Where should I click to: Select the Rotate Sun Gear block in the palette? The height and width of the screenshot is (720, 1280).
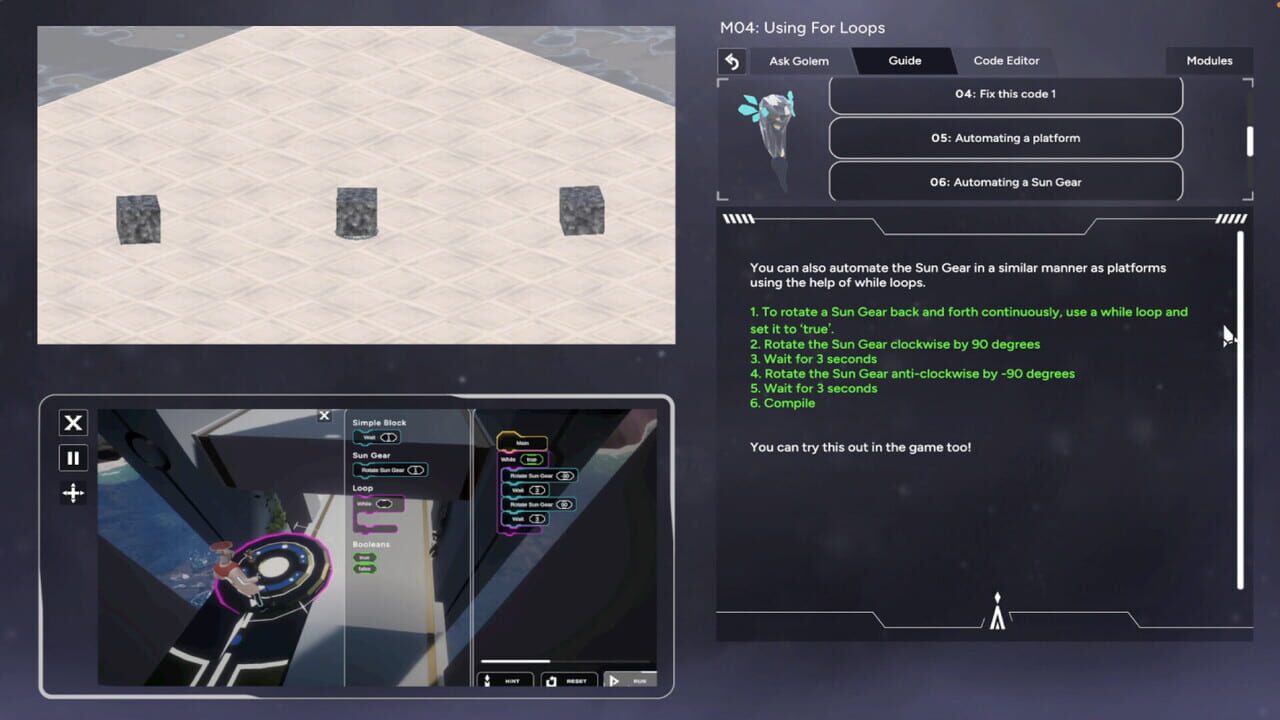(385, 469)
